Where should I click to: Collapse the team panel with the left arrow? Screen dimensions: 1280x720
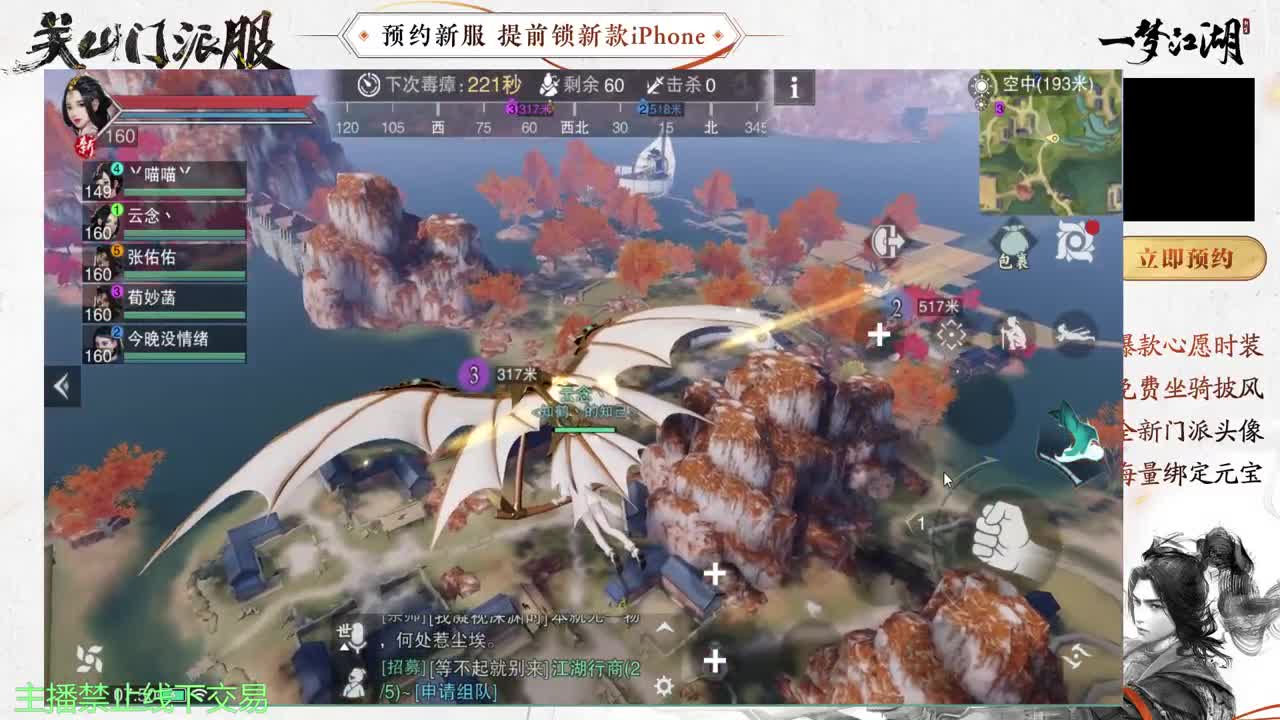[60, 385]
